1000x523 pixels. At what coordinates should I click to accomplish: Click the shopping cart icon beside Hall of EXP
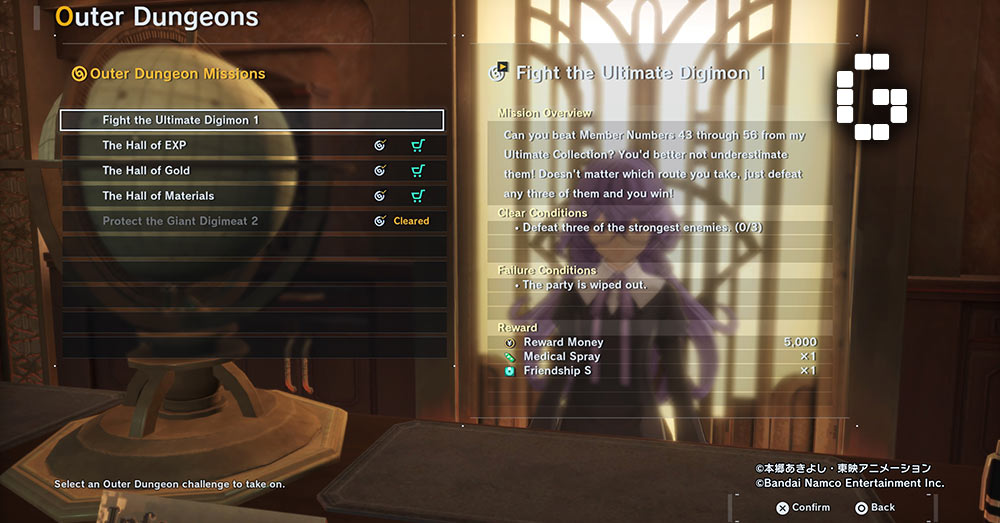pos(418,146)
